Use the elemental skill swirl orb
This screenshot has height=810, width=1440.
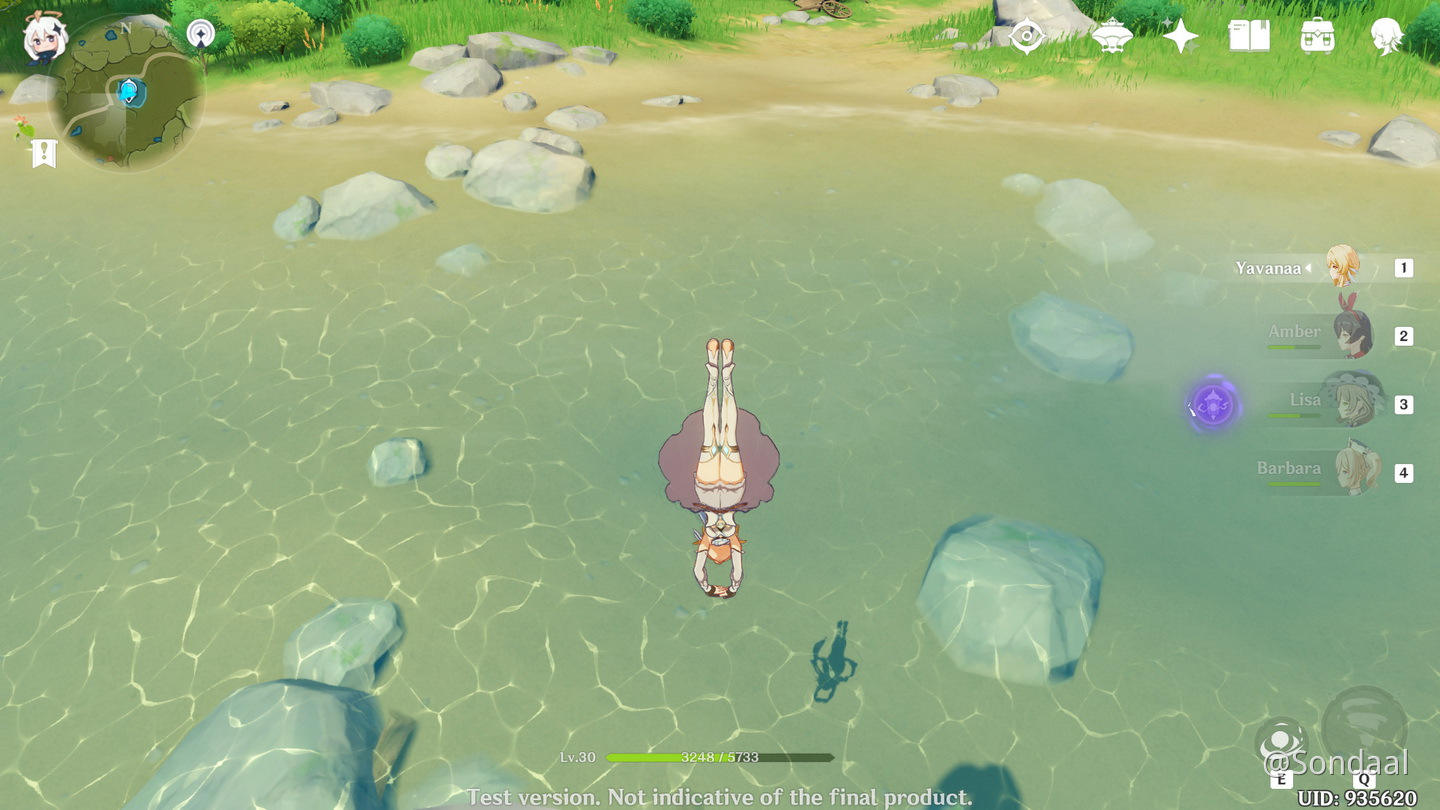pyautogui.click(x=1281, y=744)
